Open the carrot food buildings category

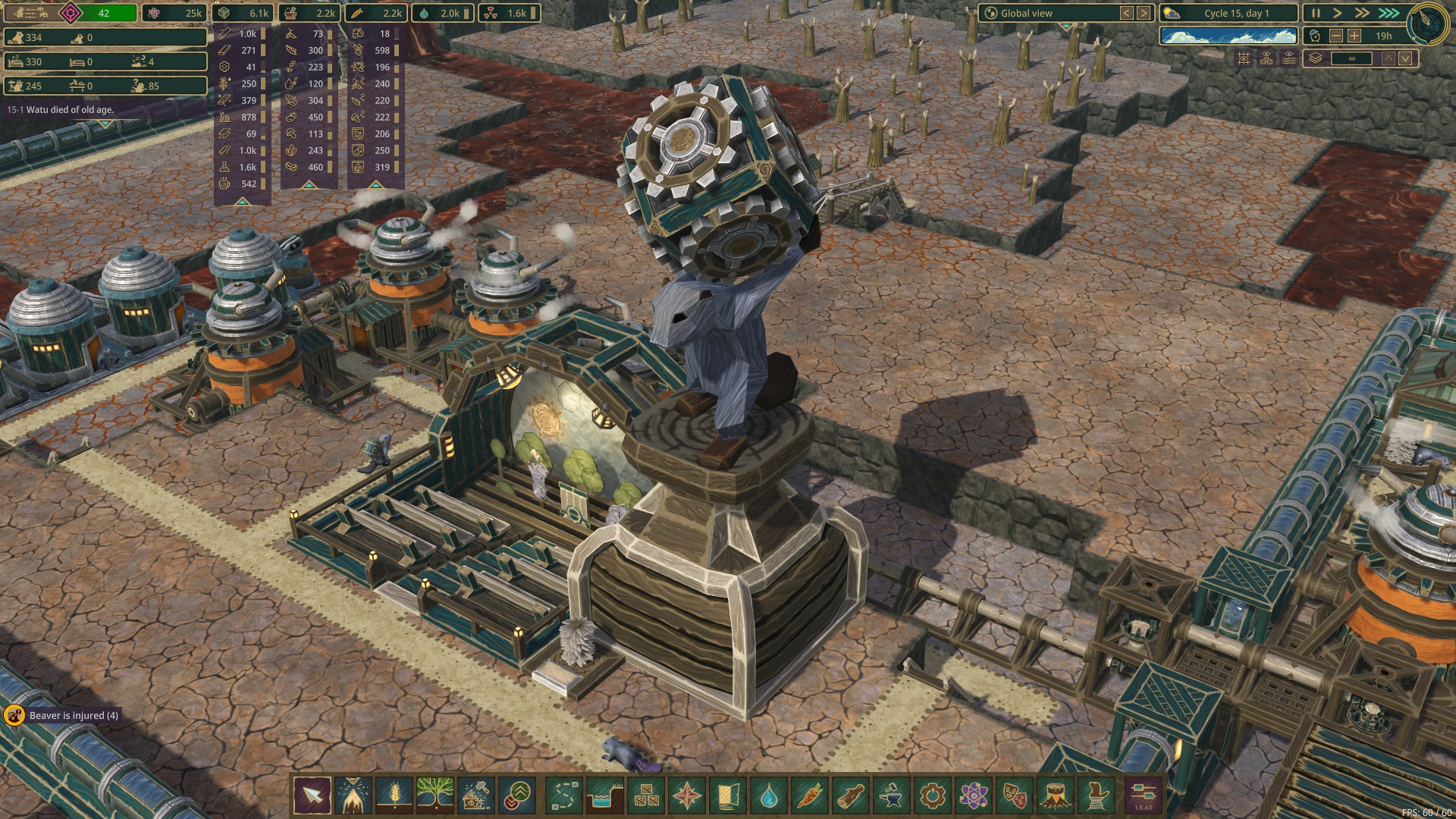(x=809, y=795)
